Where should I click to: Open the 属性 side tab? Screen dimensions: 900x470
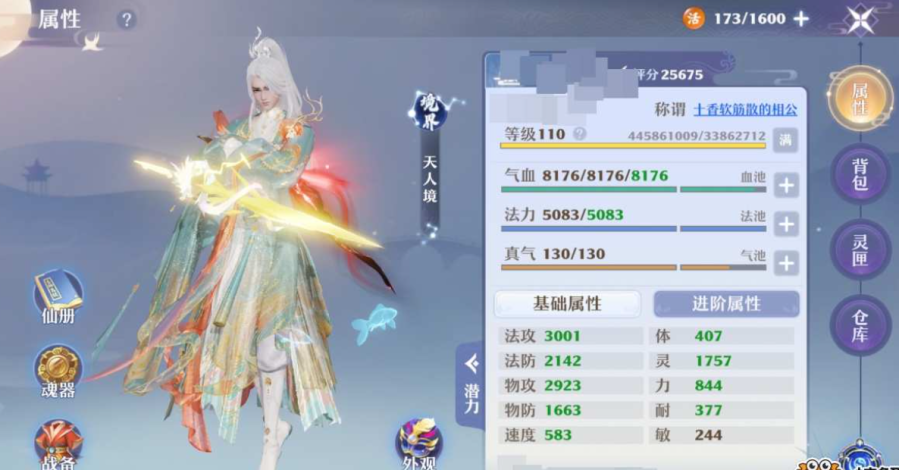pos(859,97)
